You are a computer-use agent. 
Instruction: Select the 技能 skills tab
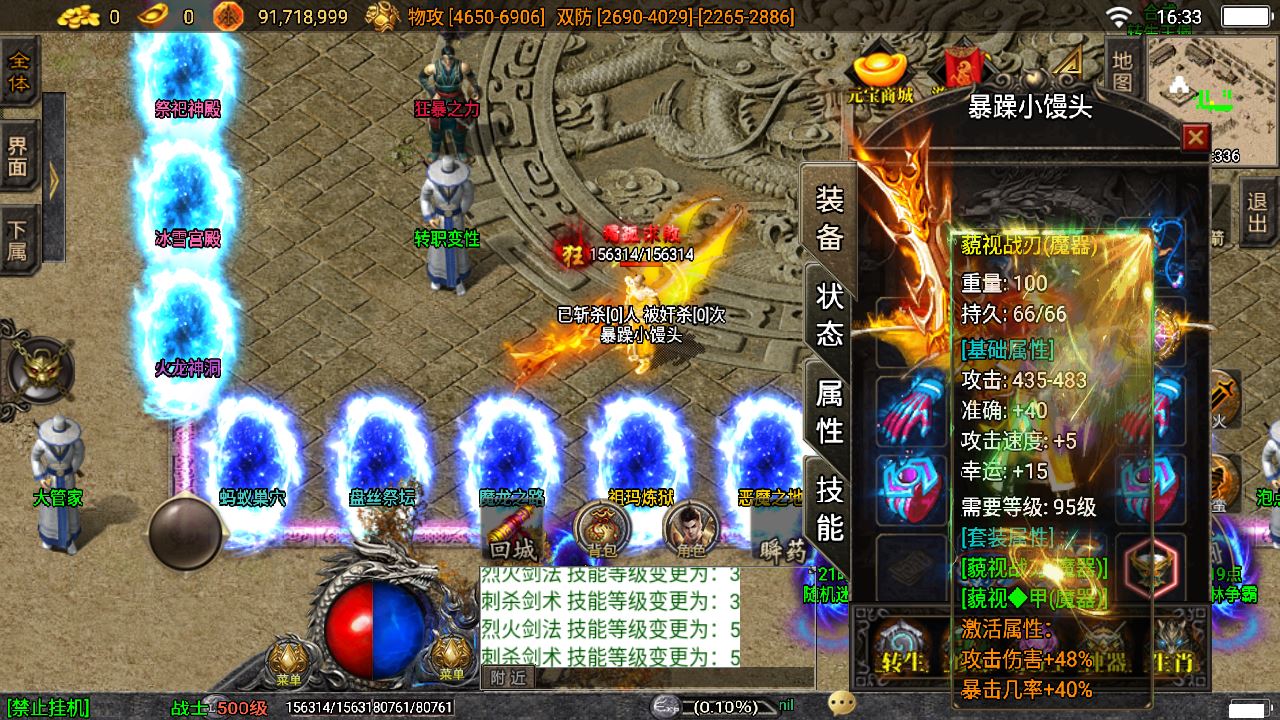829,507
